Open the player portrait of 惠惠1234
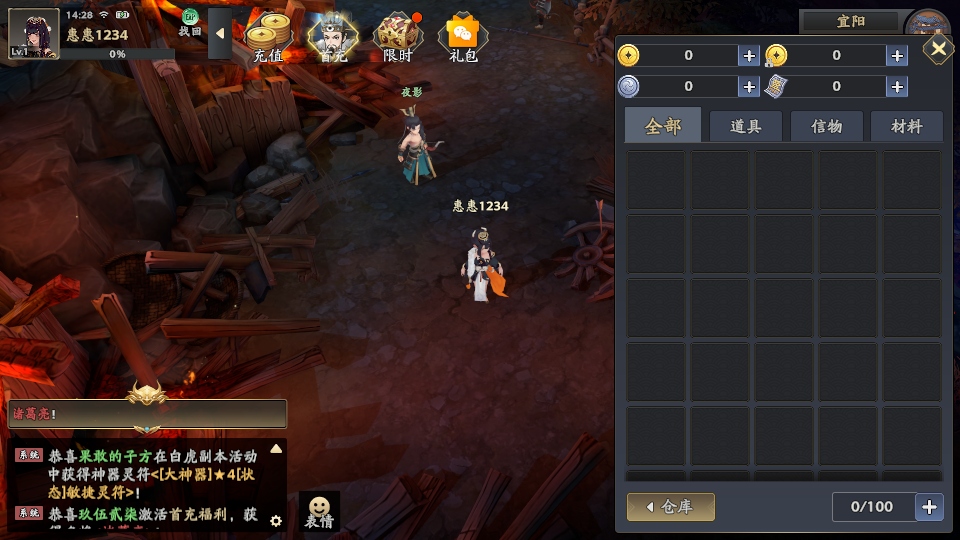 (33, 32)
